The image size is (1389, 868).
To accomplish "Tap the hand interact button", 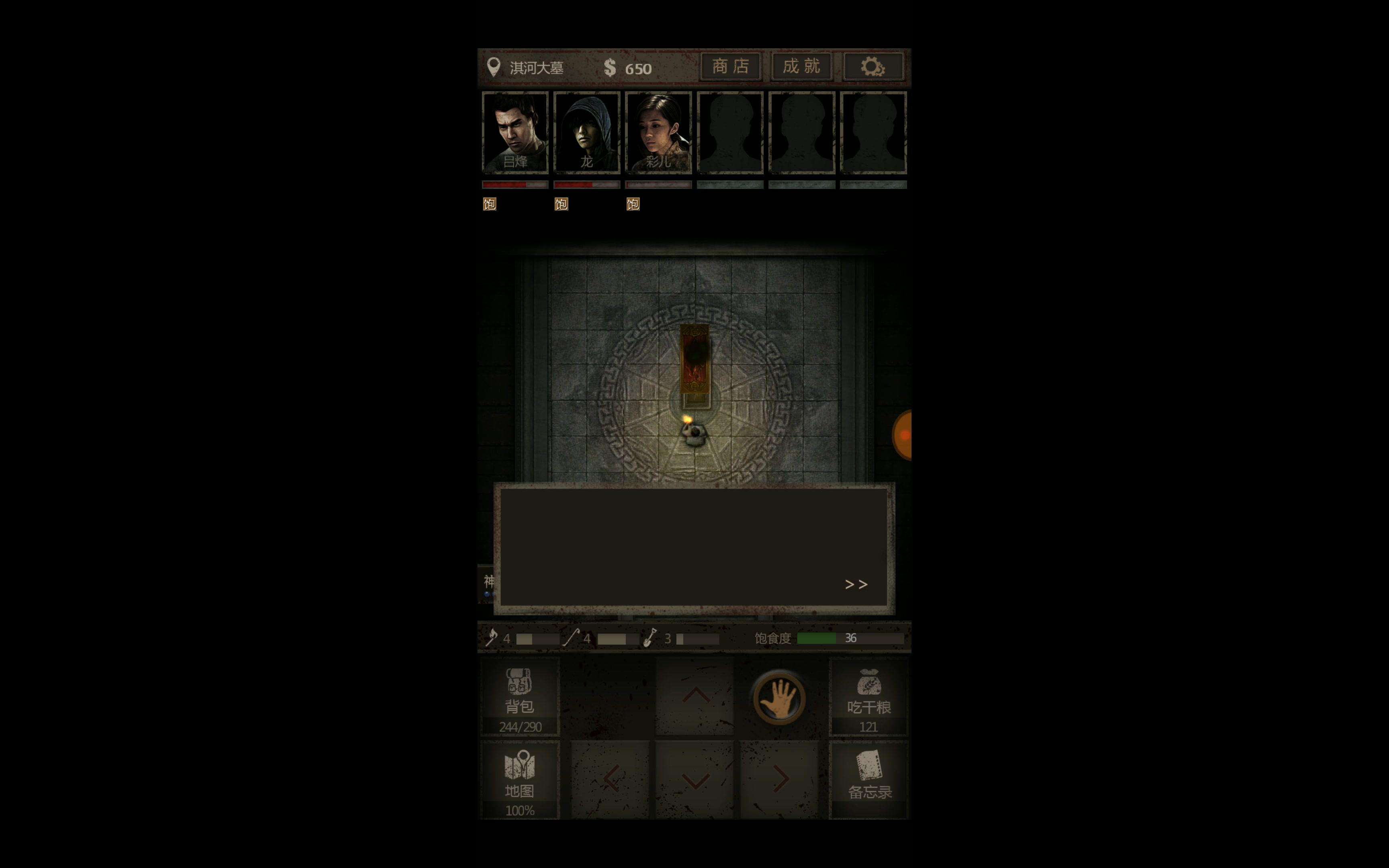I will [x=779, y=698].
